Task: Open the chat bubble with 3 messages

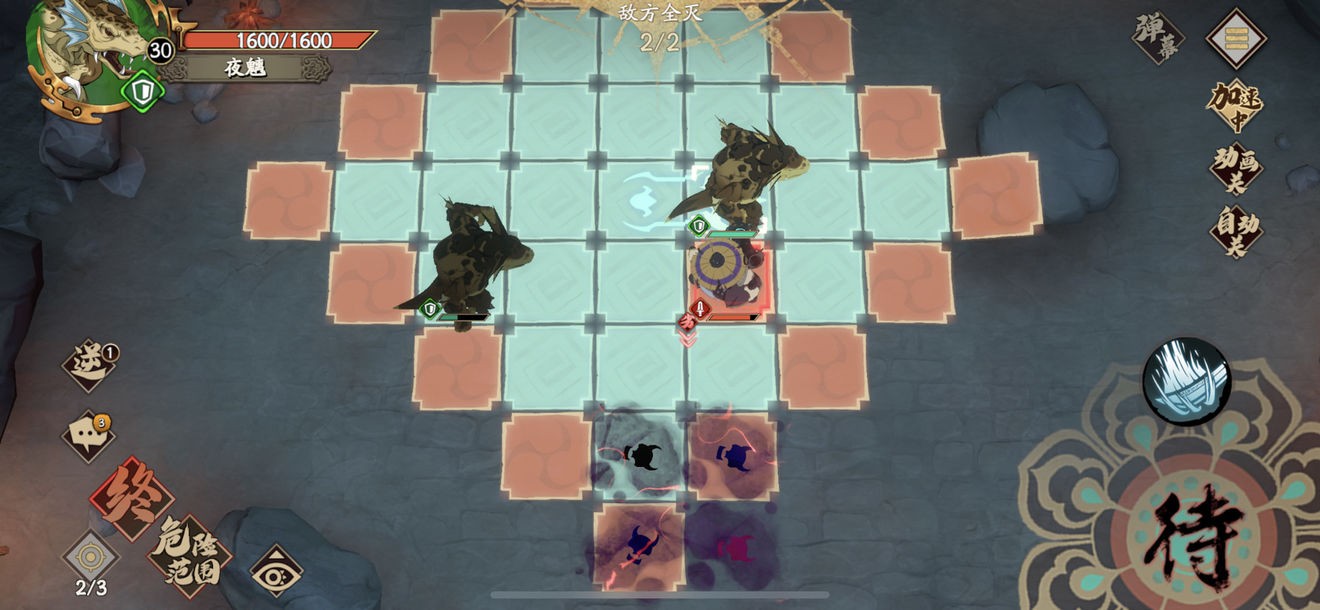Action: point(88,435)
